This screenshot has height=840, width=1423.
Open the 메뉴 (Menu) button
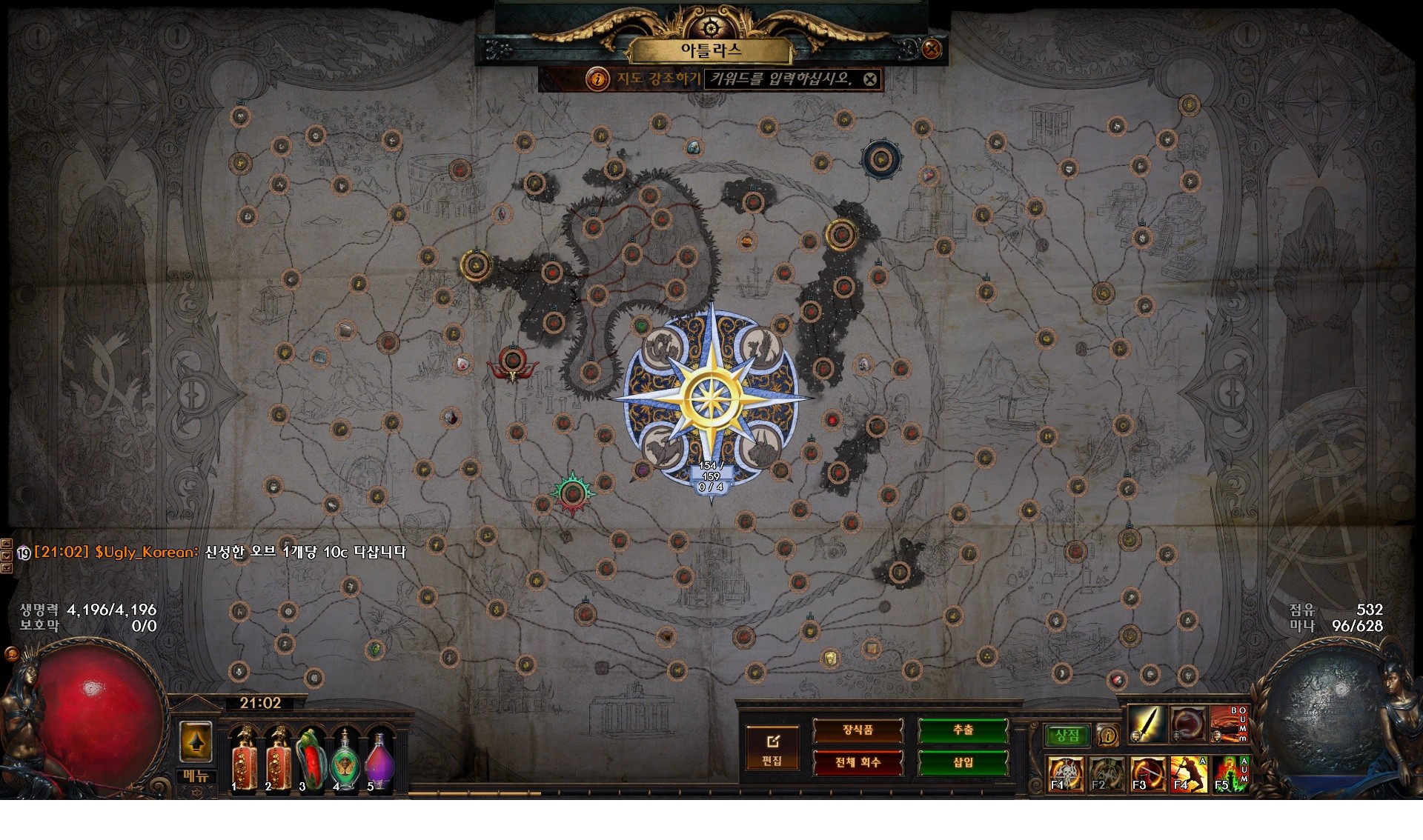[x=196, y=776]
